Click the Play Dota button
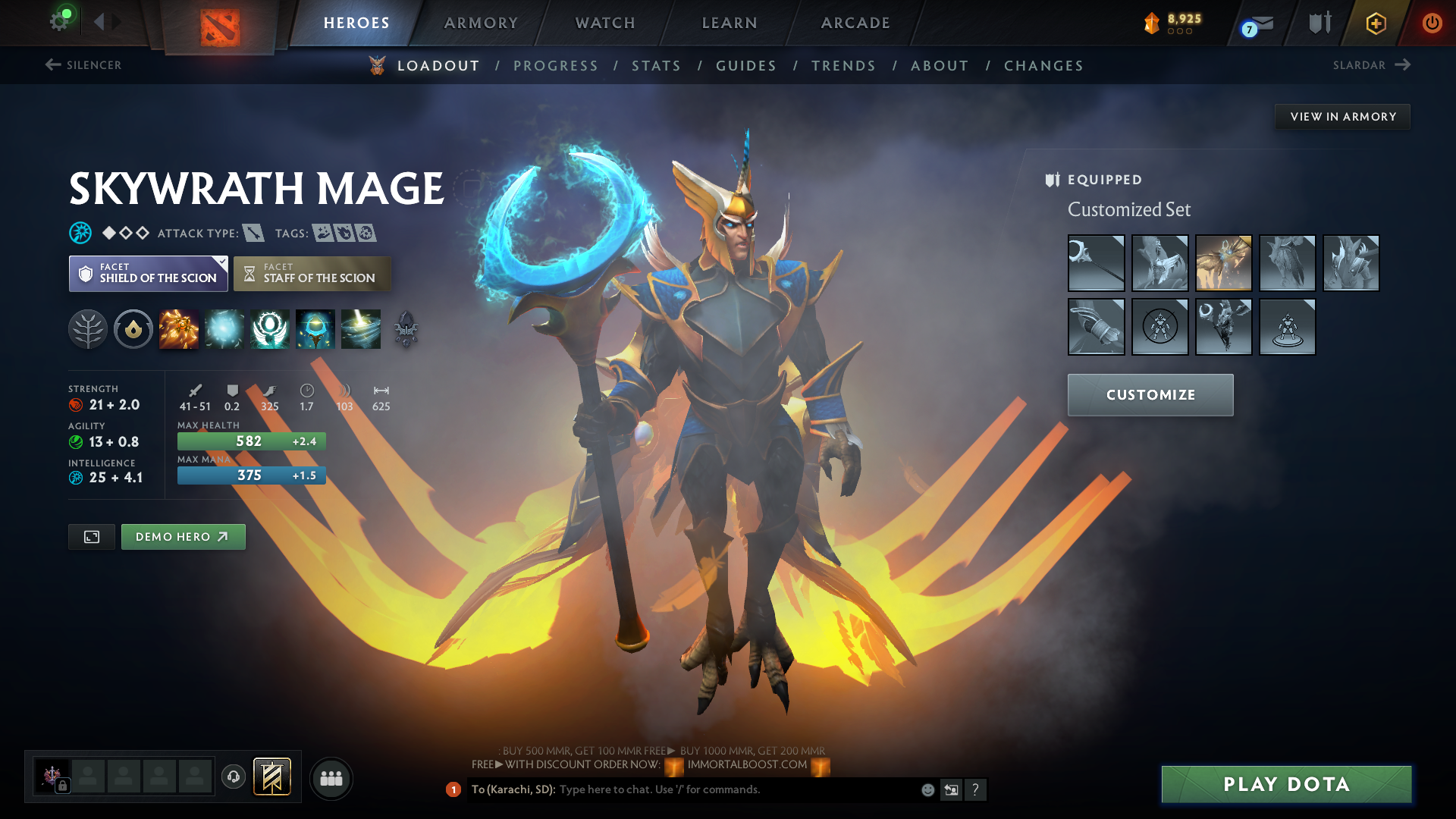 click(1286, 784)
